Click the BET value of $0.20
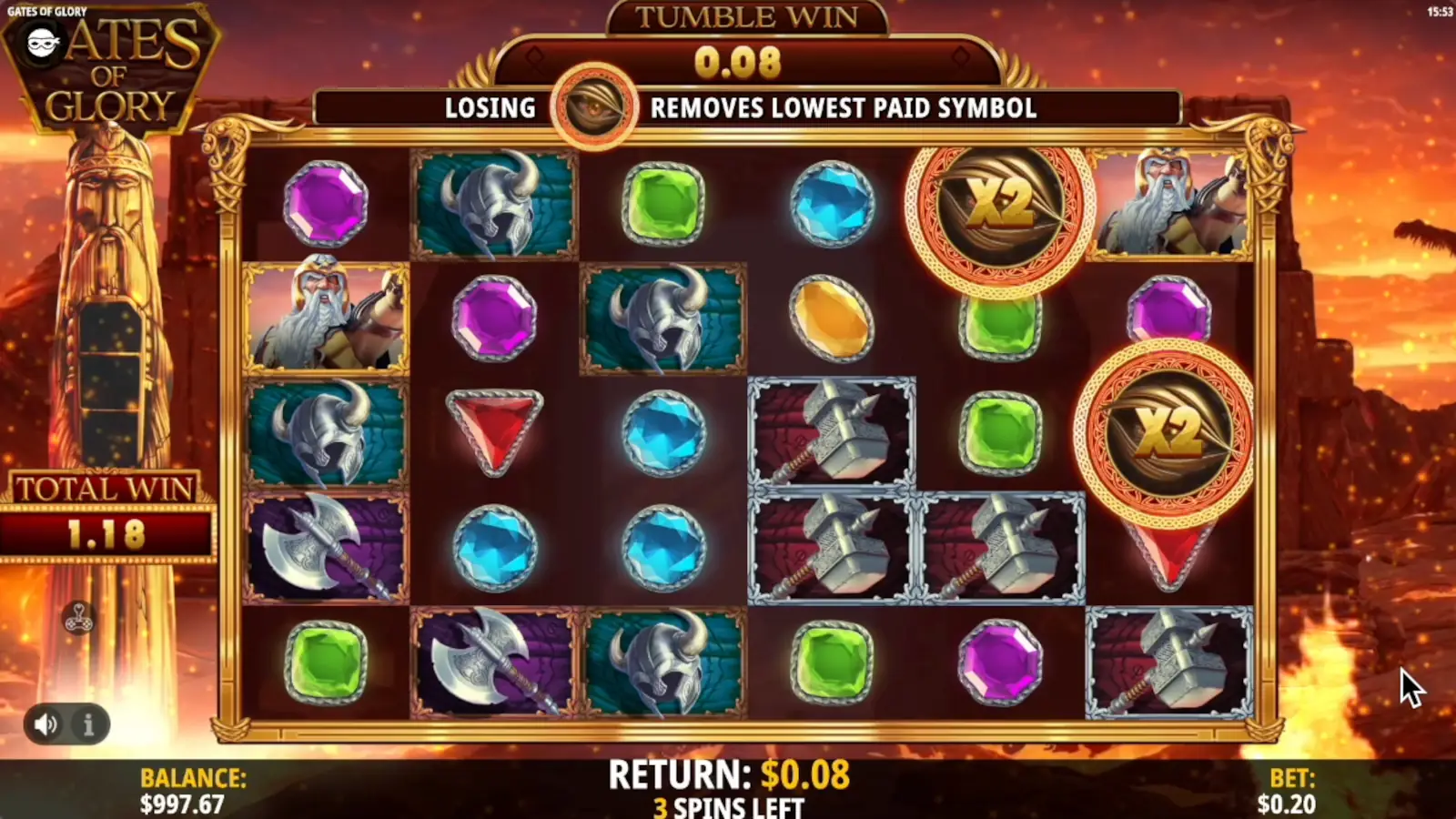 pos(1286,804)
